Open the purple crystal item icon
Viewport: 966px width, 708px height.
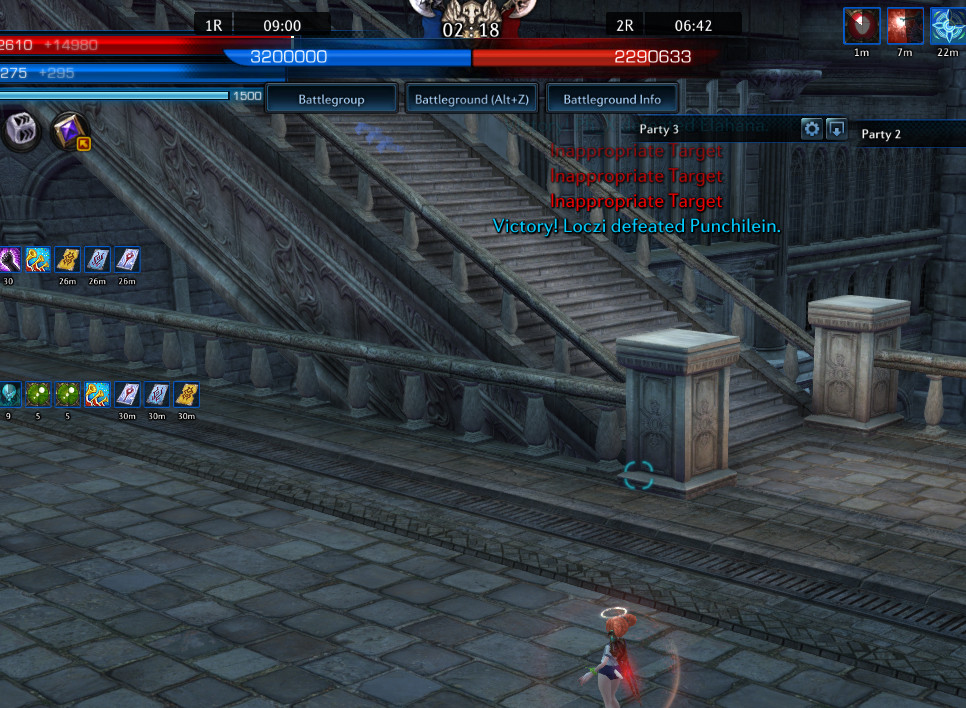click(70, 131)
